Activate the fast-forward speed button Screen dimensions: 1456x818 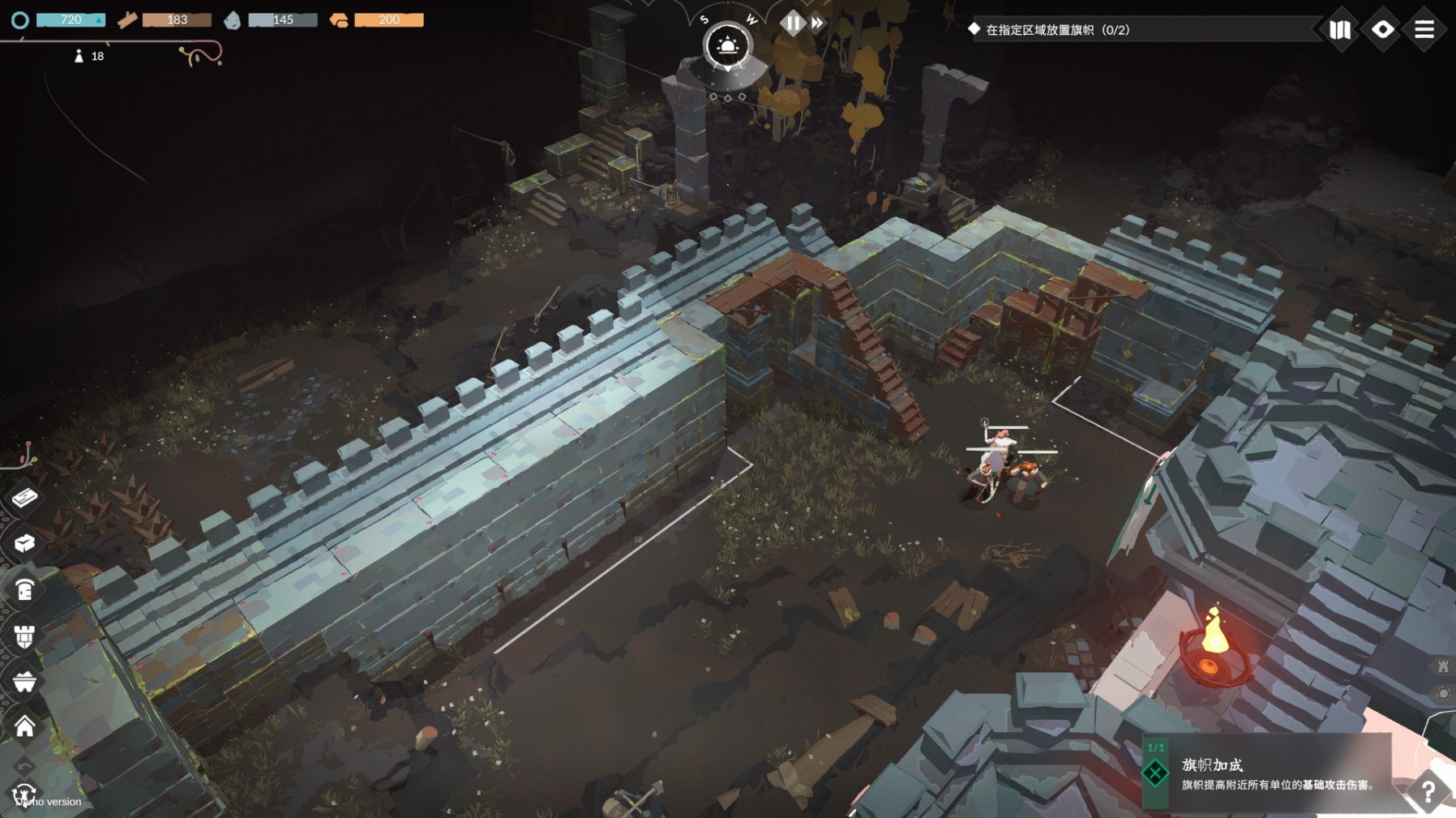pos(817,24)
